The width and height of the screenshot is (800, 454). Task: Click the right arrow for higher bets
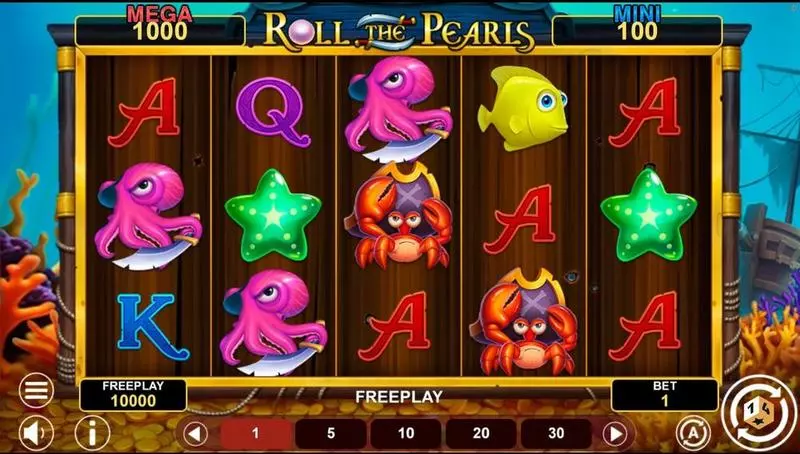(616, 434)
